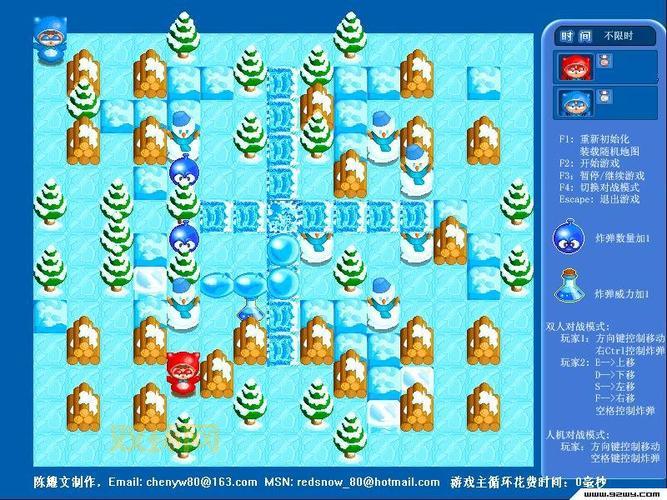Select the blue player portrait
667x500 pixels.
pyautogui.click(x=574, y=103)
